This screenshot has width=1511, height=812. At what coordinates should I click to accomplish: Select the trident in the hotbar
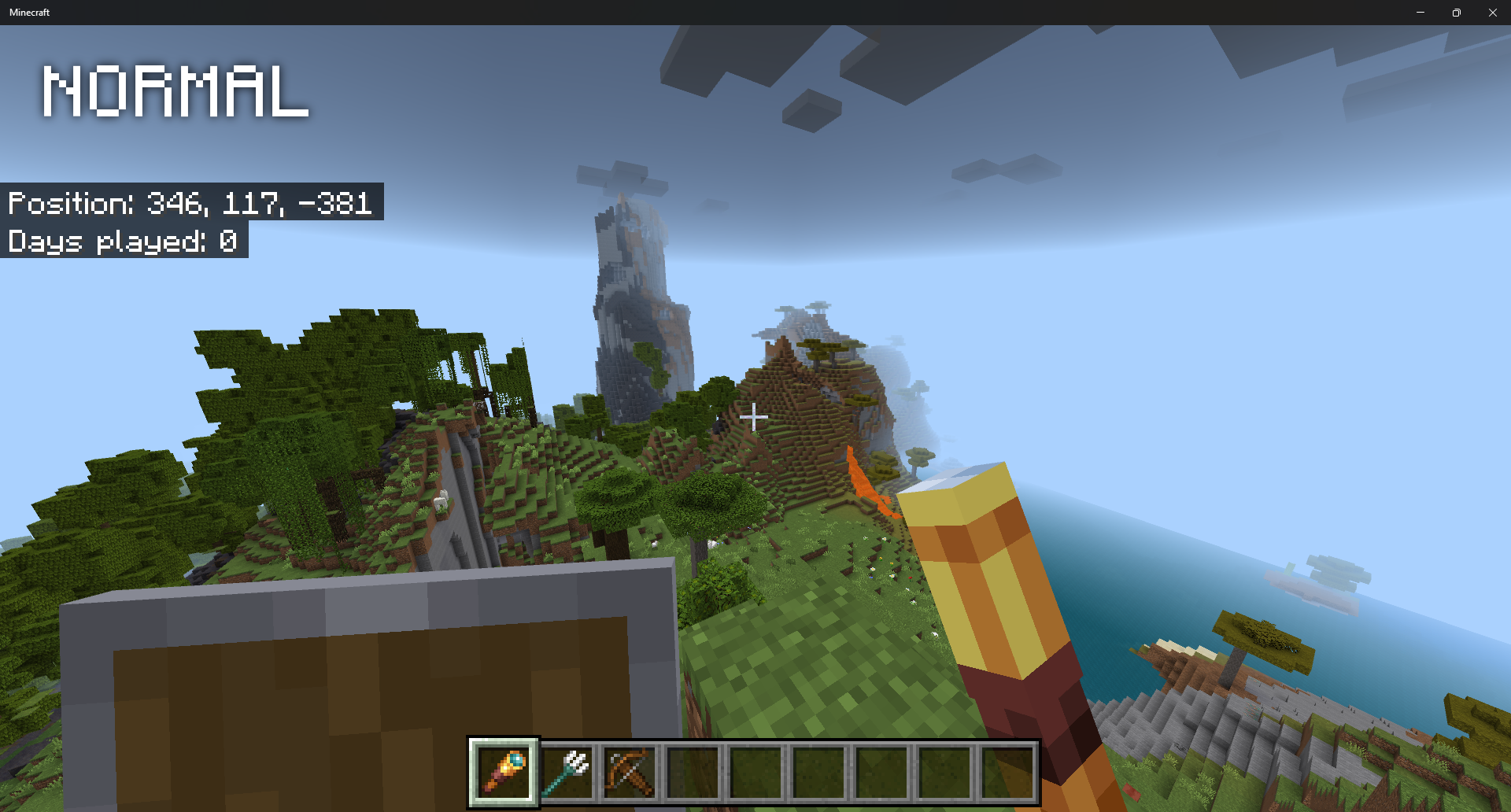[x=567, y=772]
